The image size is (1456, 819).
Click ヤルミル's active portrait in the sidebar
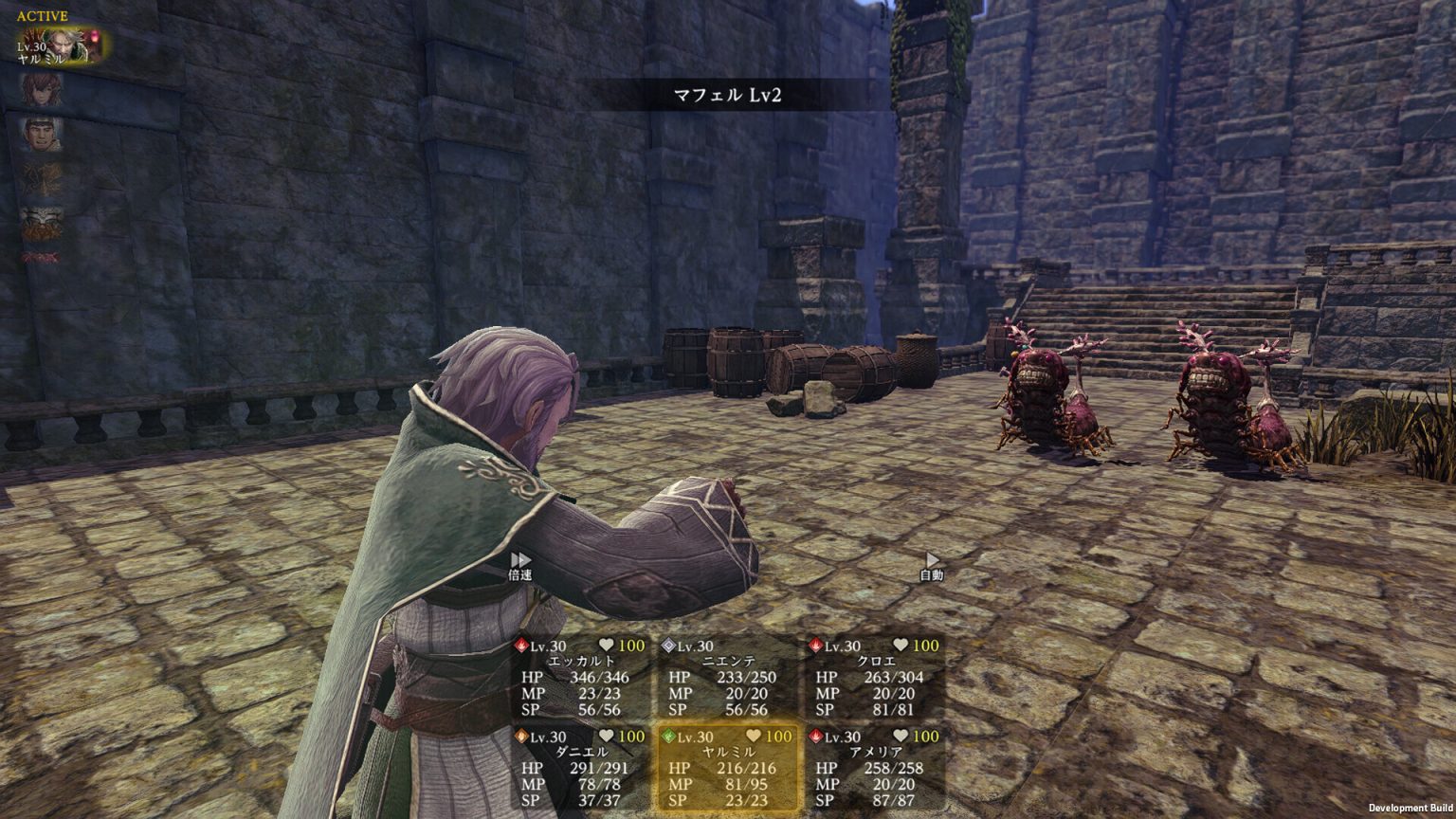[x=59, y=45]
